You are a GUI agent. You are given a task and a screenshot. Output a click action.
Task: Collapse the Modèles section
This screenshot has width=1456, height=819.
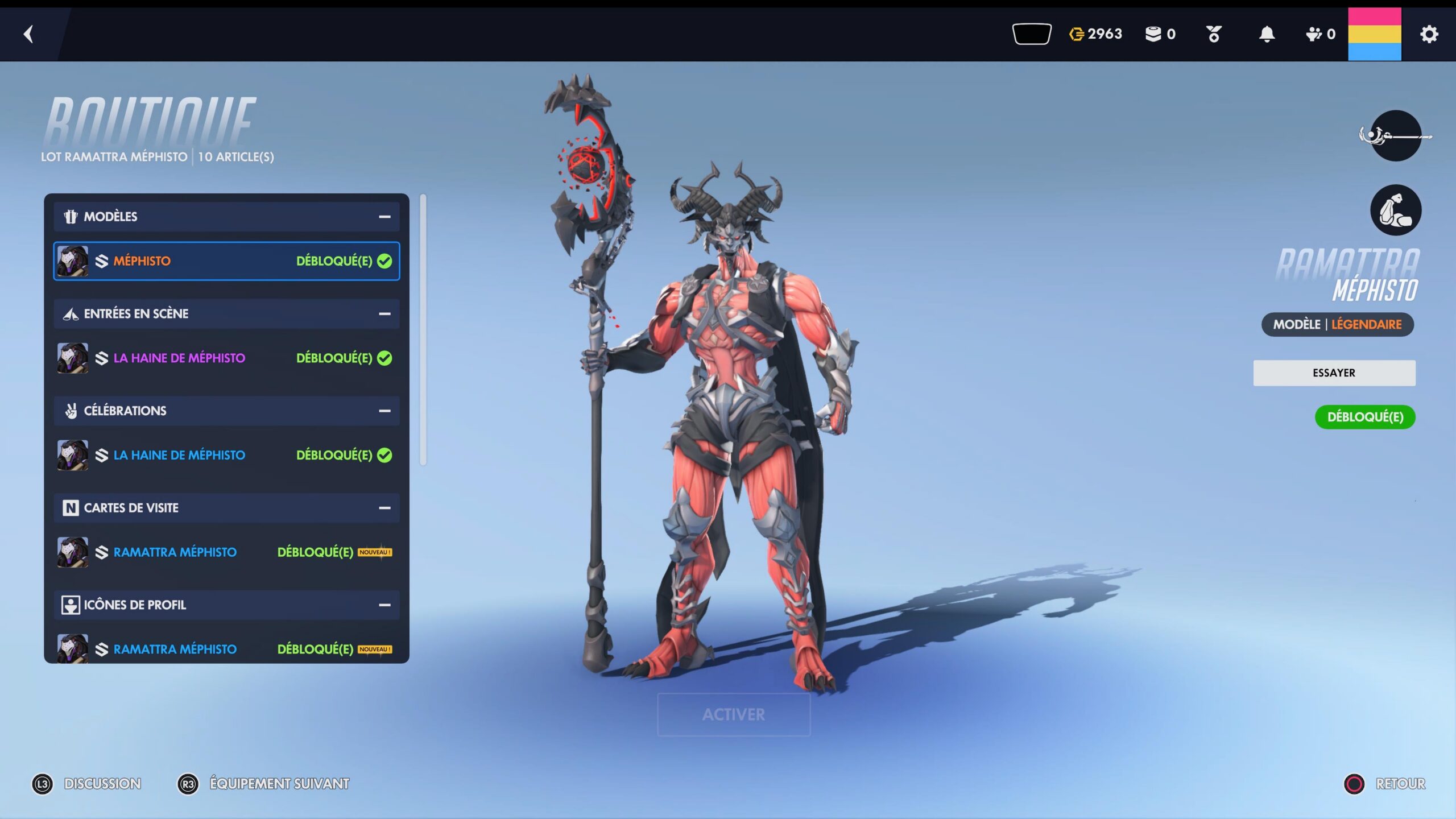point(384,217)
